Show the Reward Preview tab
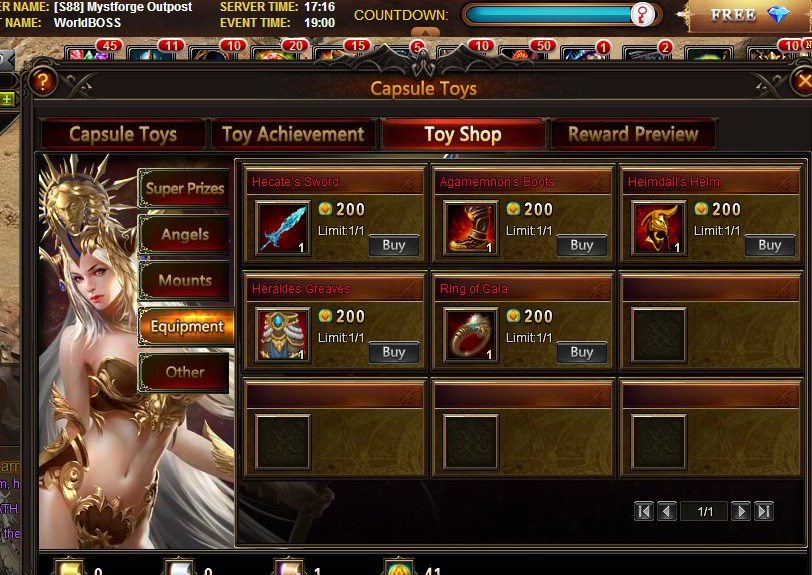This screenshot has width=812, height=575. pyautogui.click(x=633, y=134)
